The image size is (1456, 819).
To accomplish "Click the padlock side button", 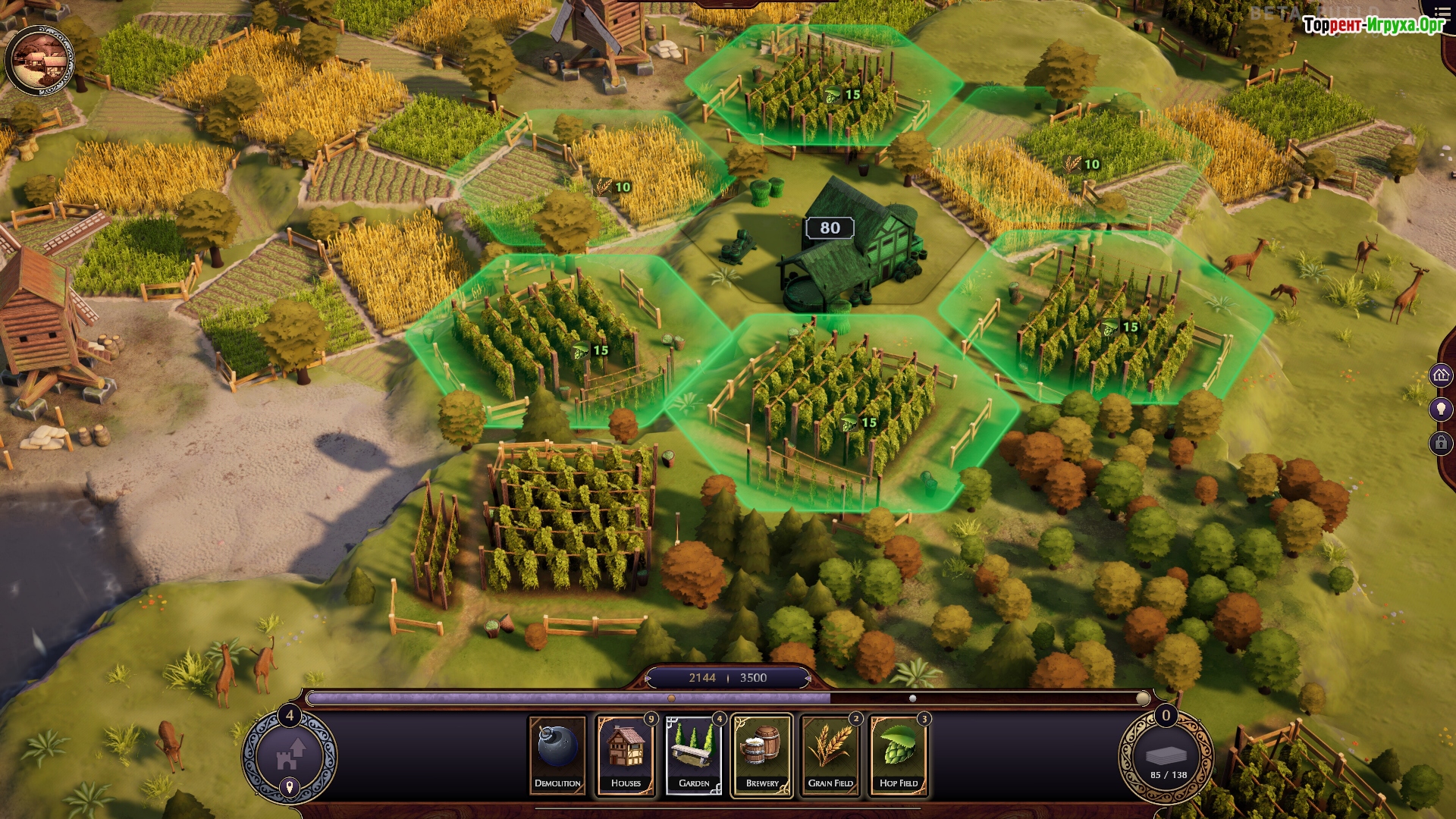I will point(1441,443).
